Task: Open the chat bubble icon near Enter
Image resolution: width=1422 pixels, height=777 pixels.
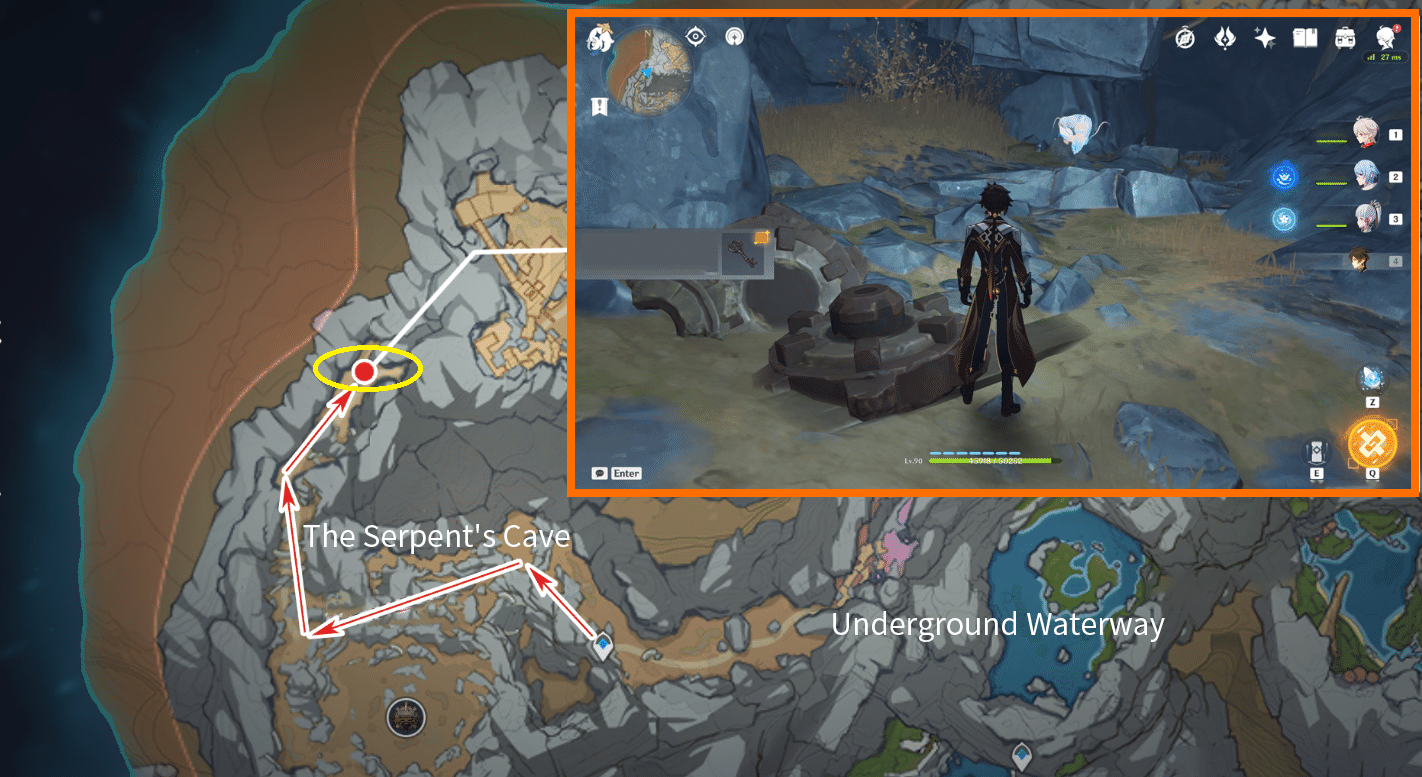Action: click(x=598, y=472)
